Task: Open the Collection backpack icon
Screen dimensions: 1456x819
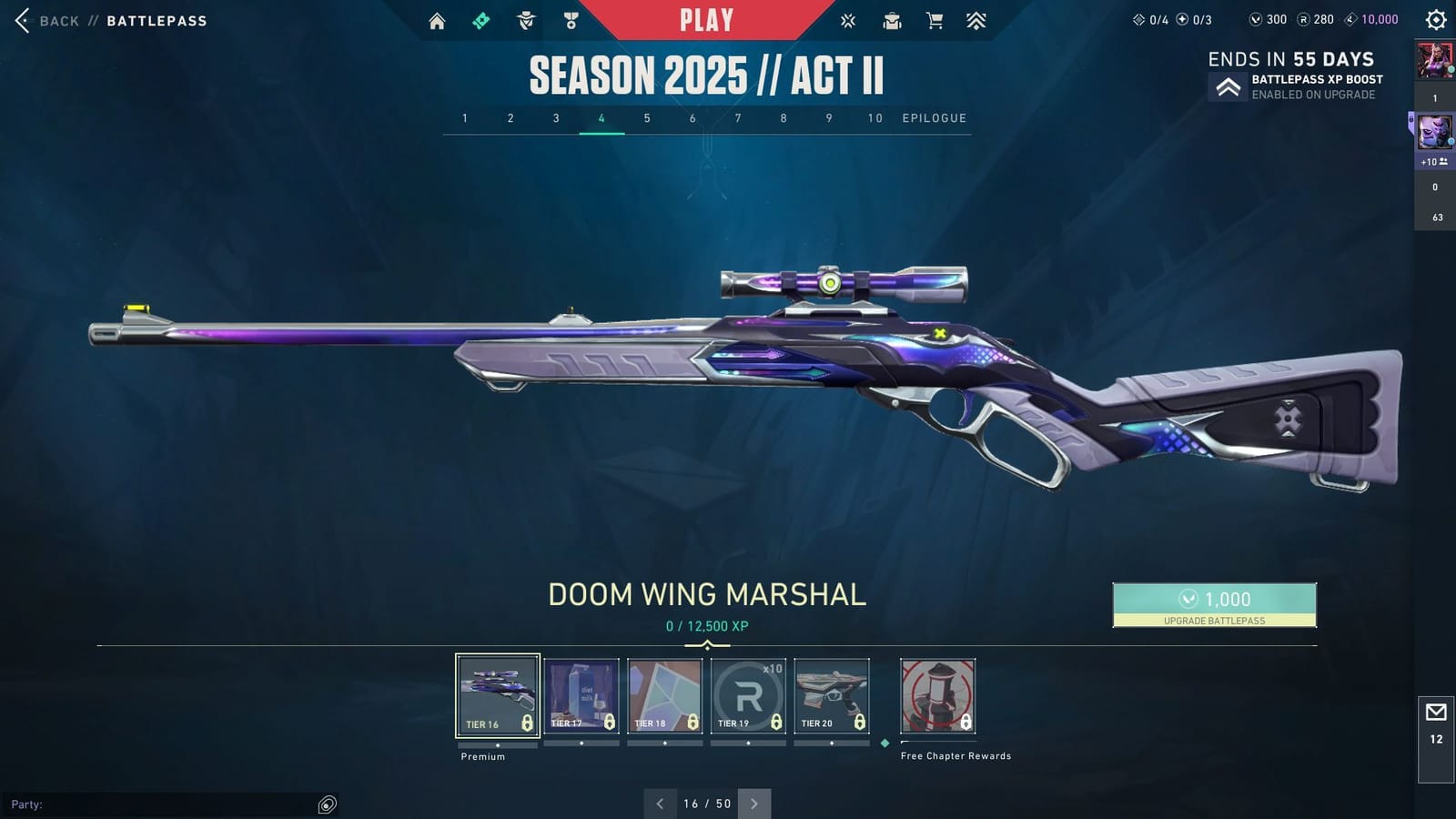Action: pyautogui.click(x=892, y=19)
